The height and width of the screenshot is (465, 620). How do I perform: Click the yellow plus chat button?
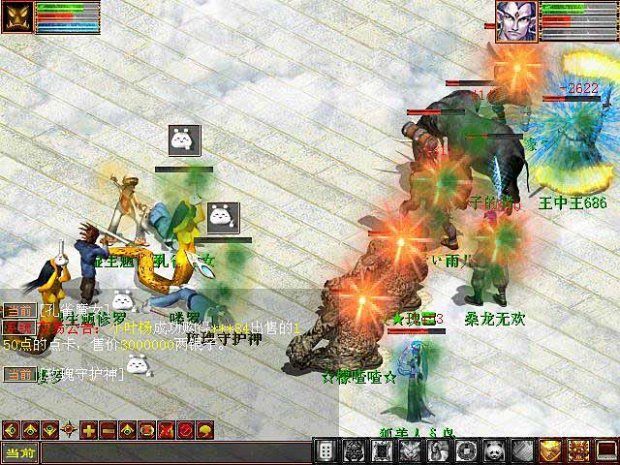click(89, 430)
